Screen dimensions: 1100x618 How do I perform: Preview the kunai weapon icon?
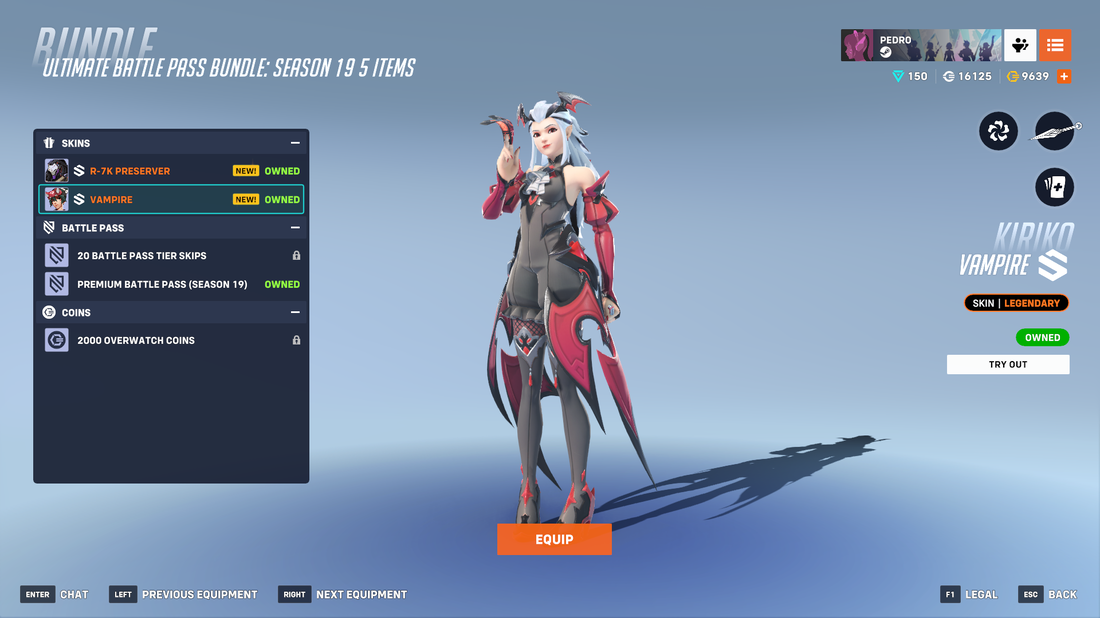coord(1055,131)
